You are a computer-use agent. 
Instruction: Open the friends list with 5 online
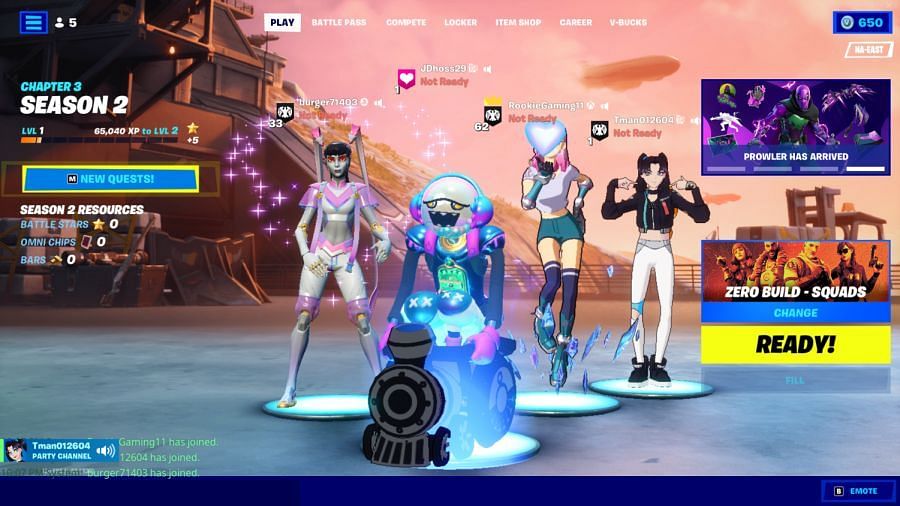(66, 22)
